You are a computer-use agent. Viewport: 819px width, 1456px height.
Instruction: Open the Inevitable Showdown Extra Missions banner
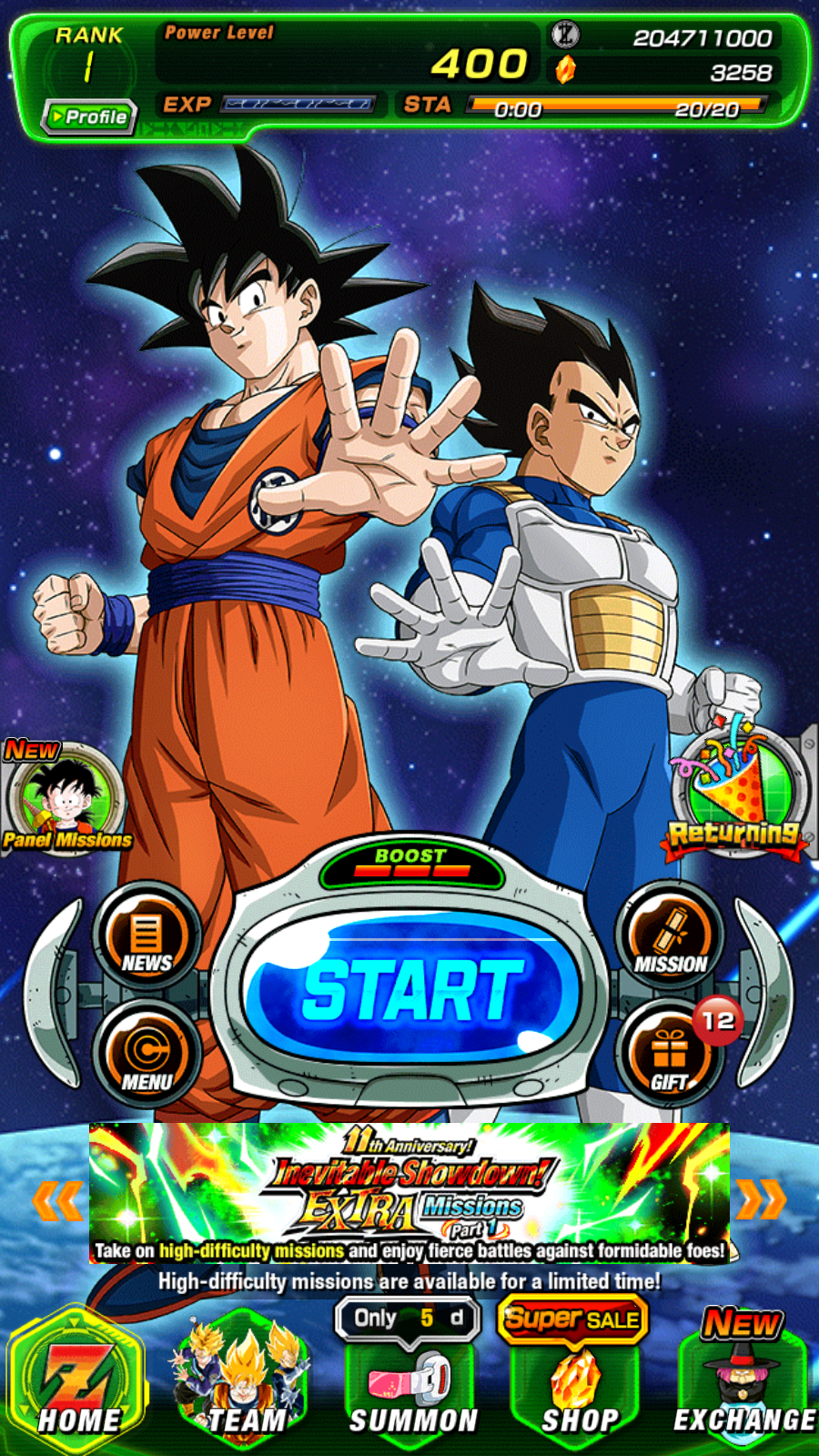pyautogui.click(x=409, y=1192)
